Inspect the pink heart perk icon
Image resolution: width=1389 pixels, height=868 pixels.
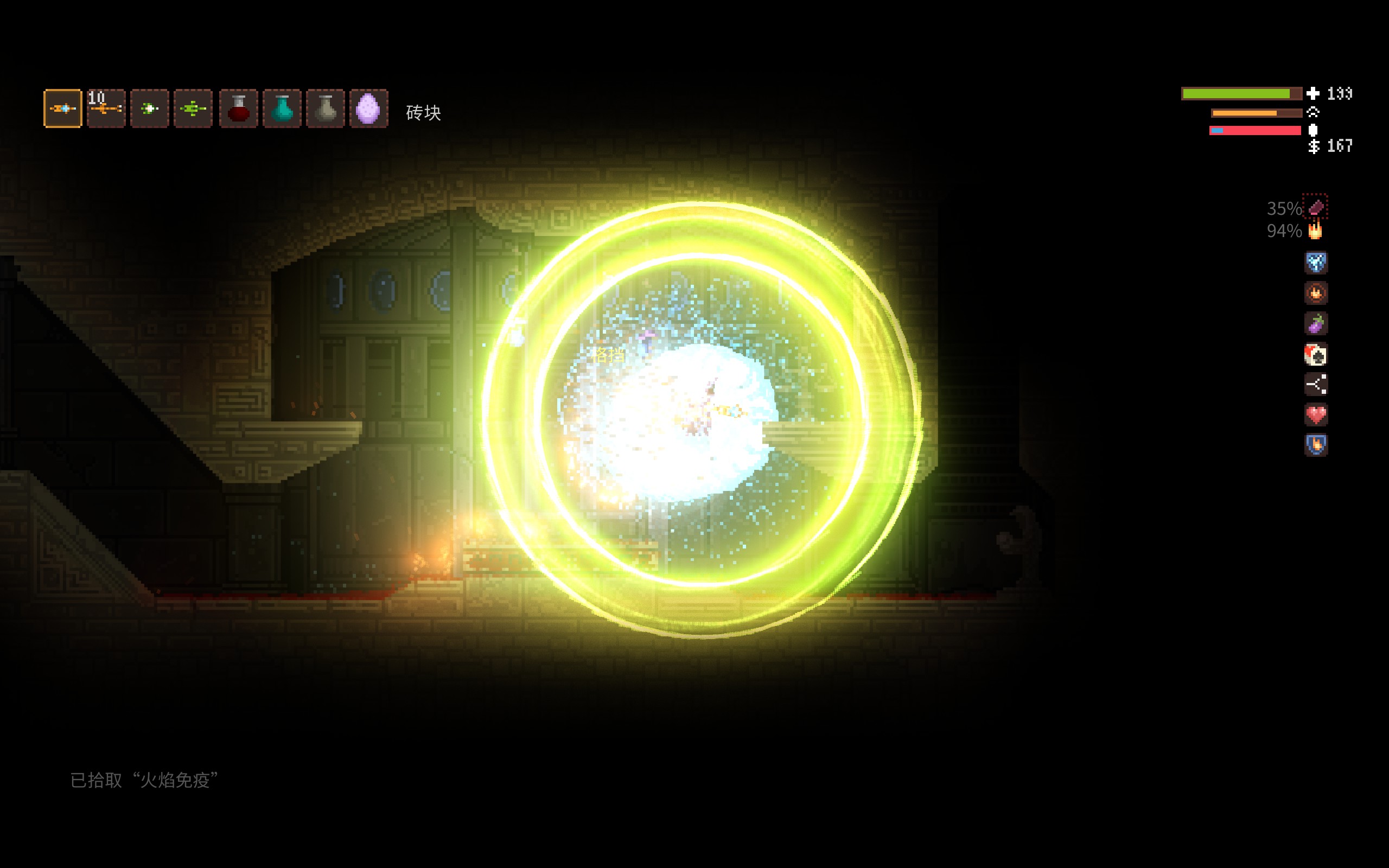[1316, 414]
